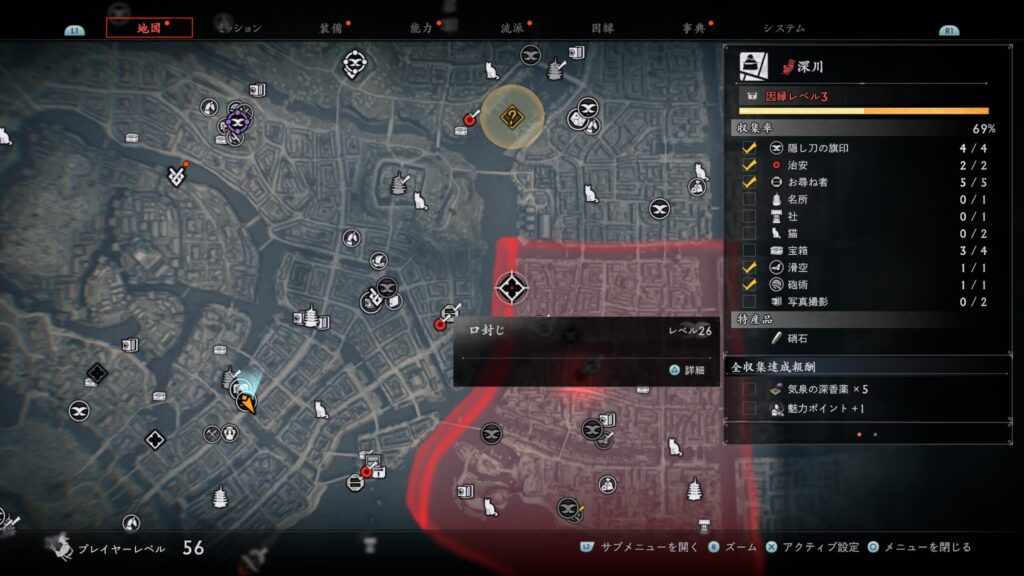The image size is (1024, 576).
Task: Select the 地図 map tab
Action: click(x=149, y=29)
